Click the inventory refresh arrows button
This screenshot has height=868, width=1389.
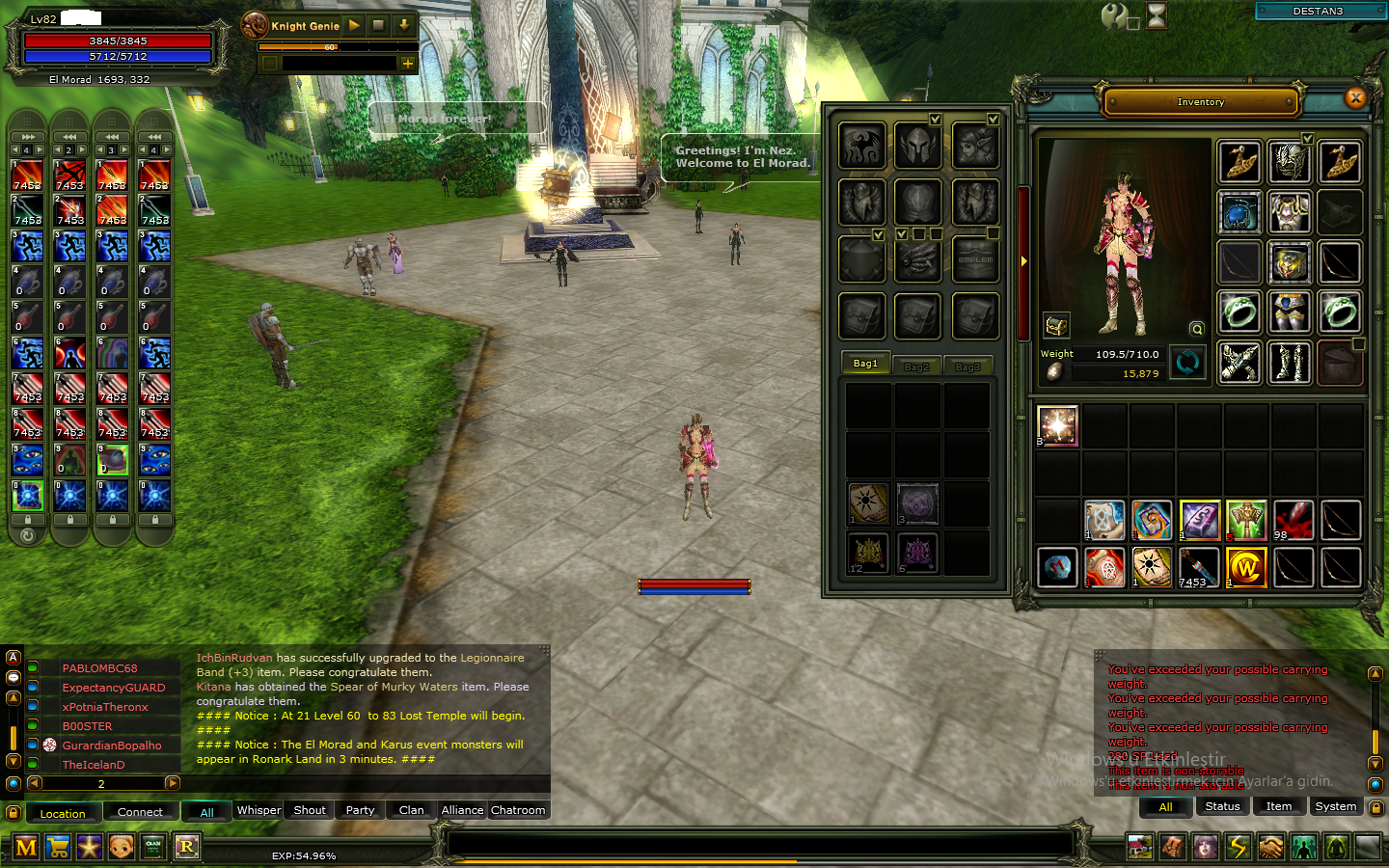(1187, 363)
